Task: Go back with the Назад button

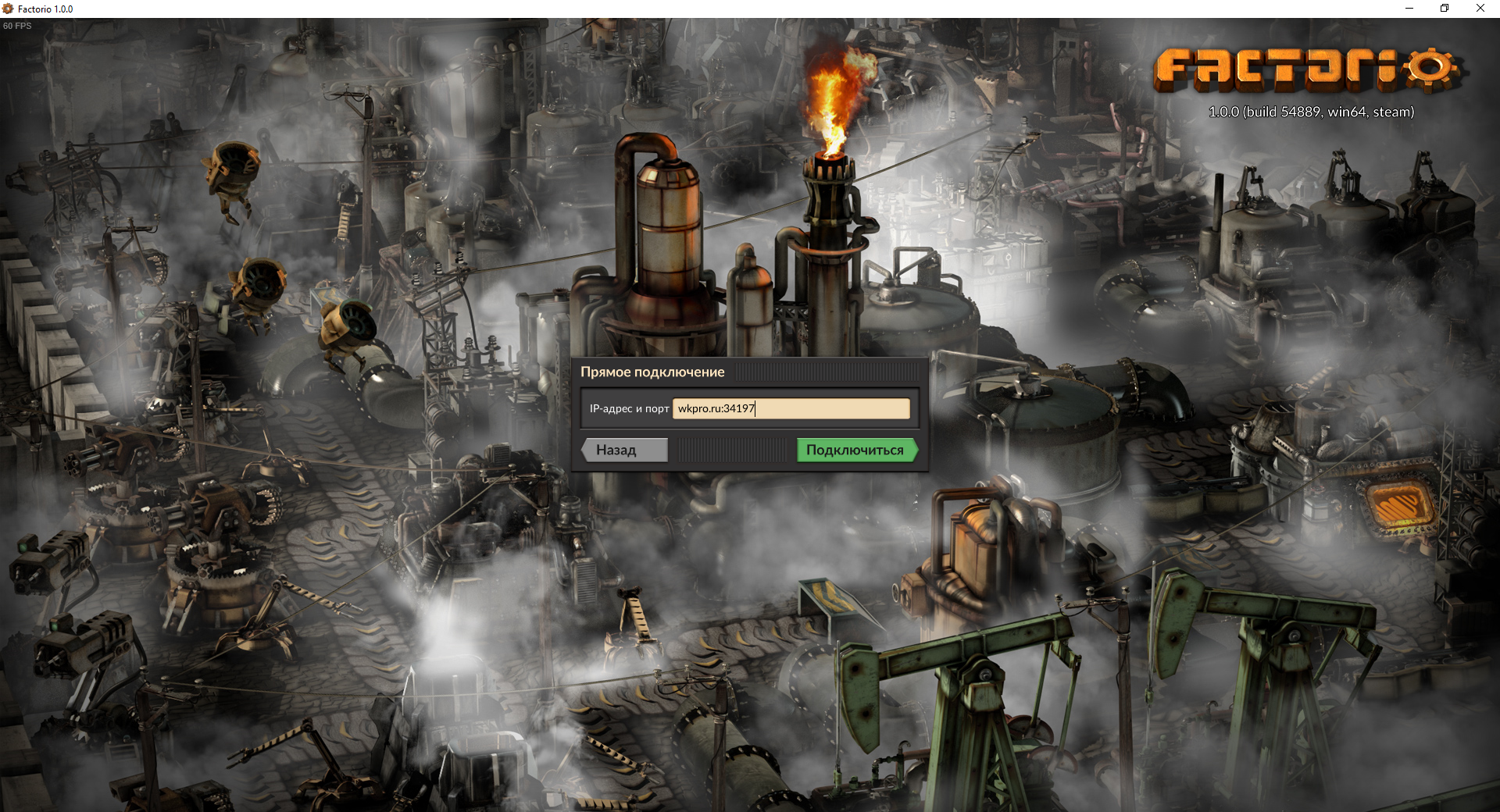Action: click(x=625, y=450)
